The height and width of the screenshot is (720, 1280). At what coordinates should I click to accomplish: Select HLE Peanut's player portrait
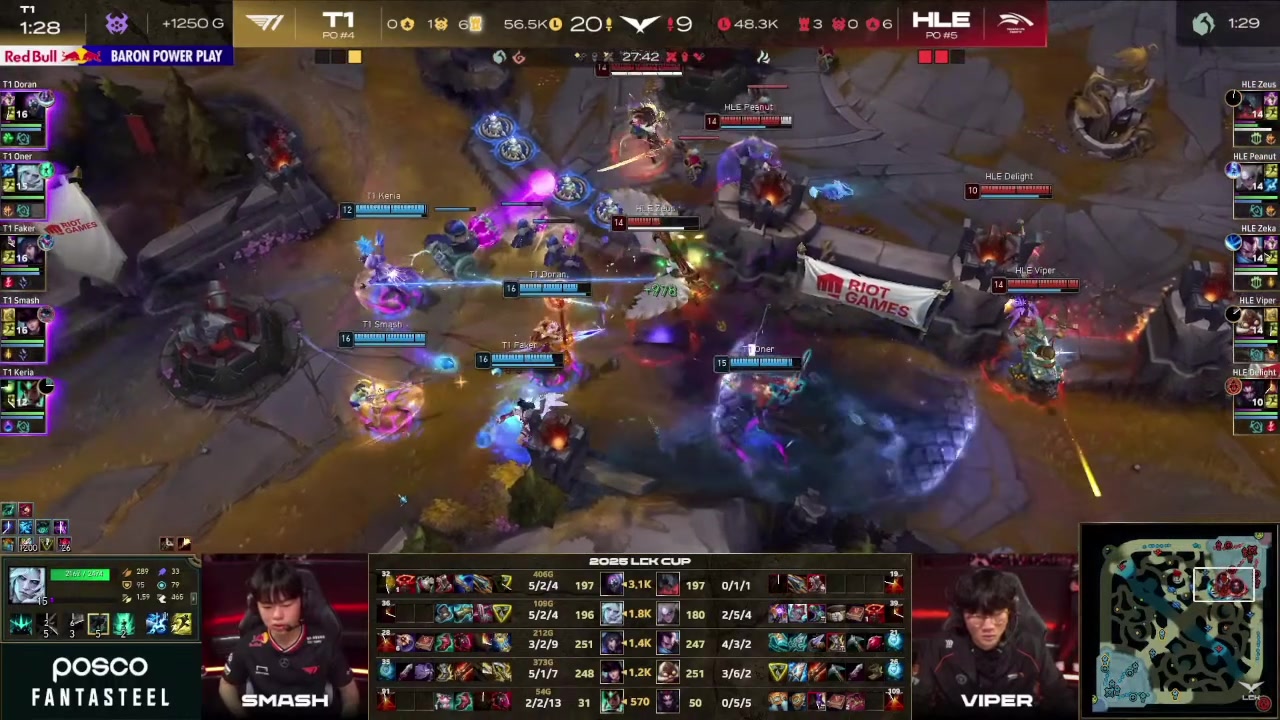click(x=1256, y=180)
